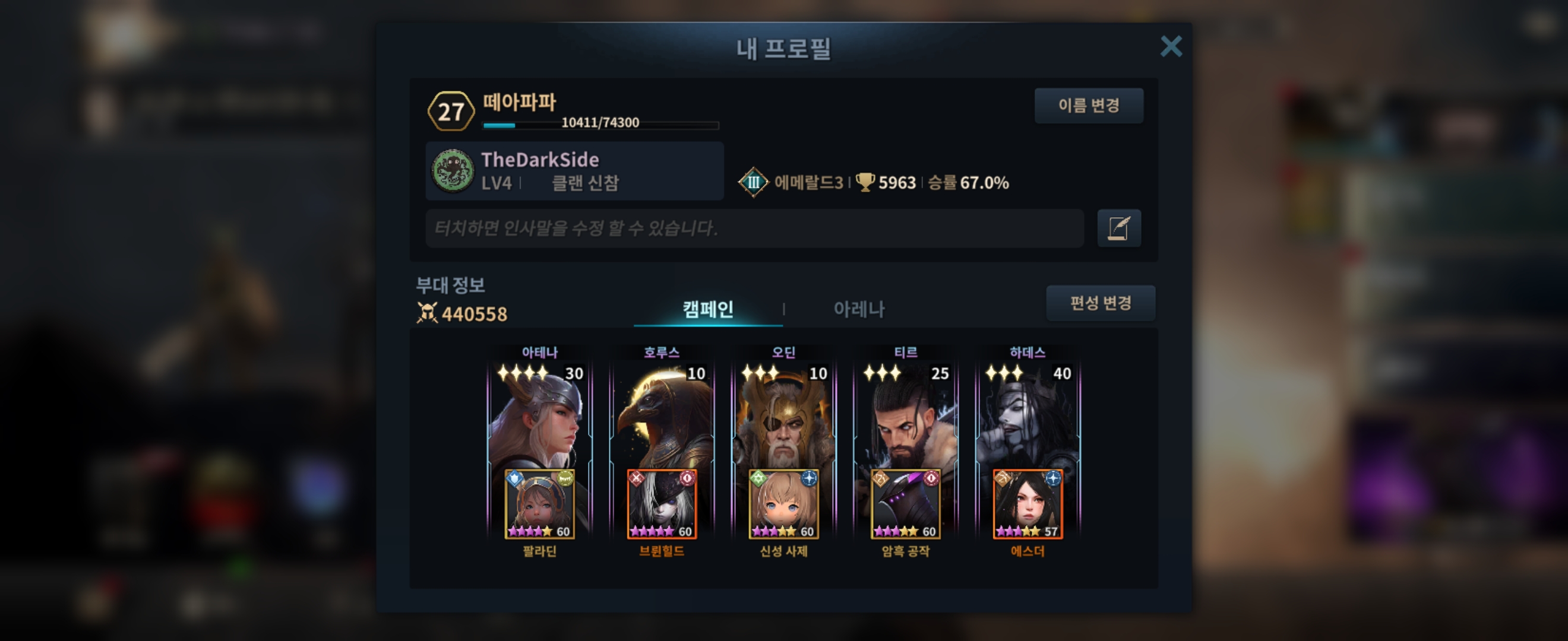This screenshot has height=641, width=1568.
Task: Switch to the 캠페인 tab
Action: click(707, 309)
